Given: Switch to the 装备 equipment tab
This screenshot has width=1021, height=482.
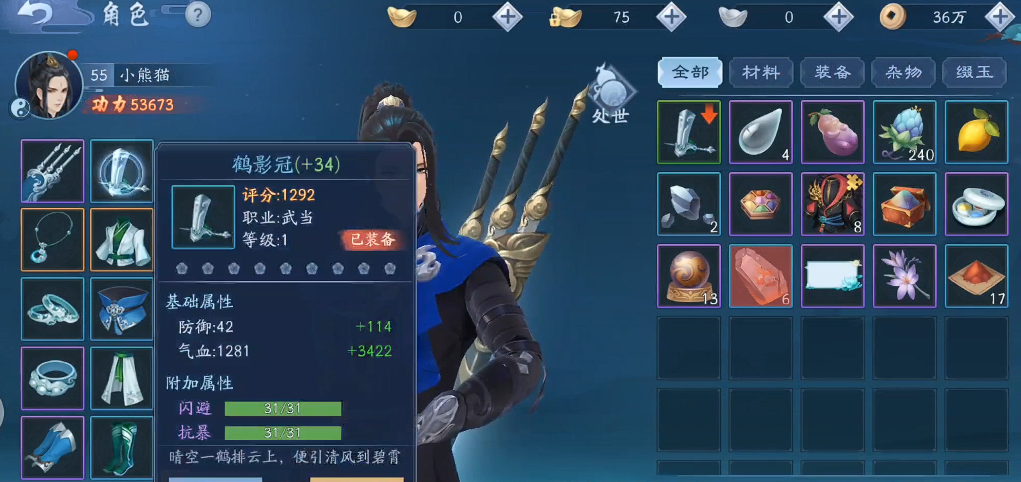Looking at the screenshot, I should pos(832,72).
